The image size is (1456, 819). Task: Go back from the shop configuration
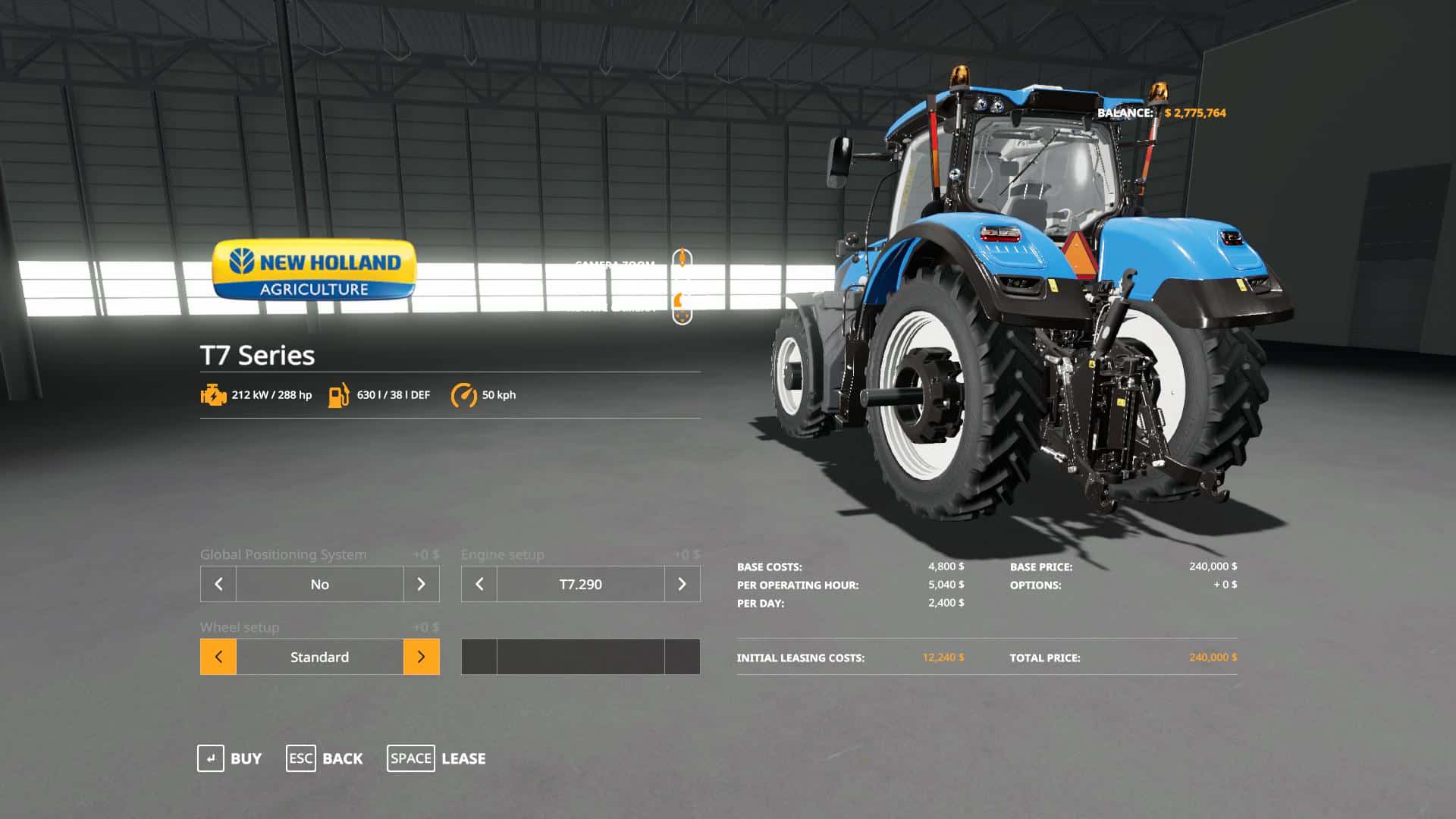325,758
